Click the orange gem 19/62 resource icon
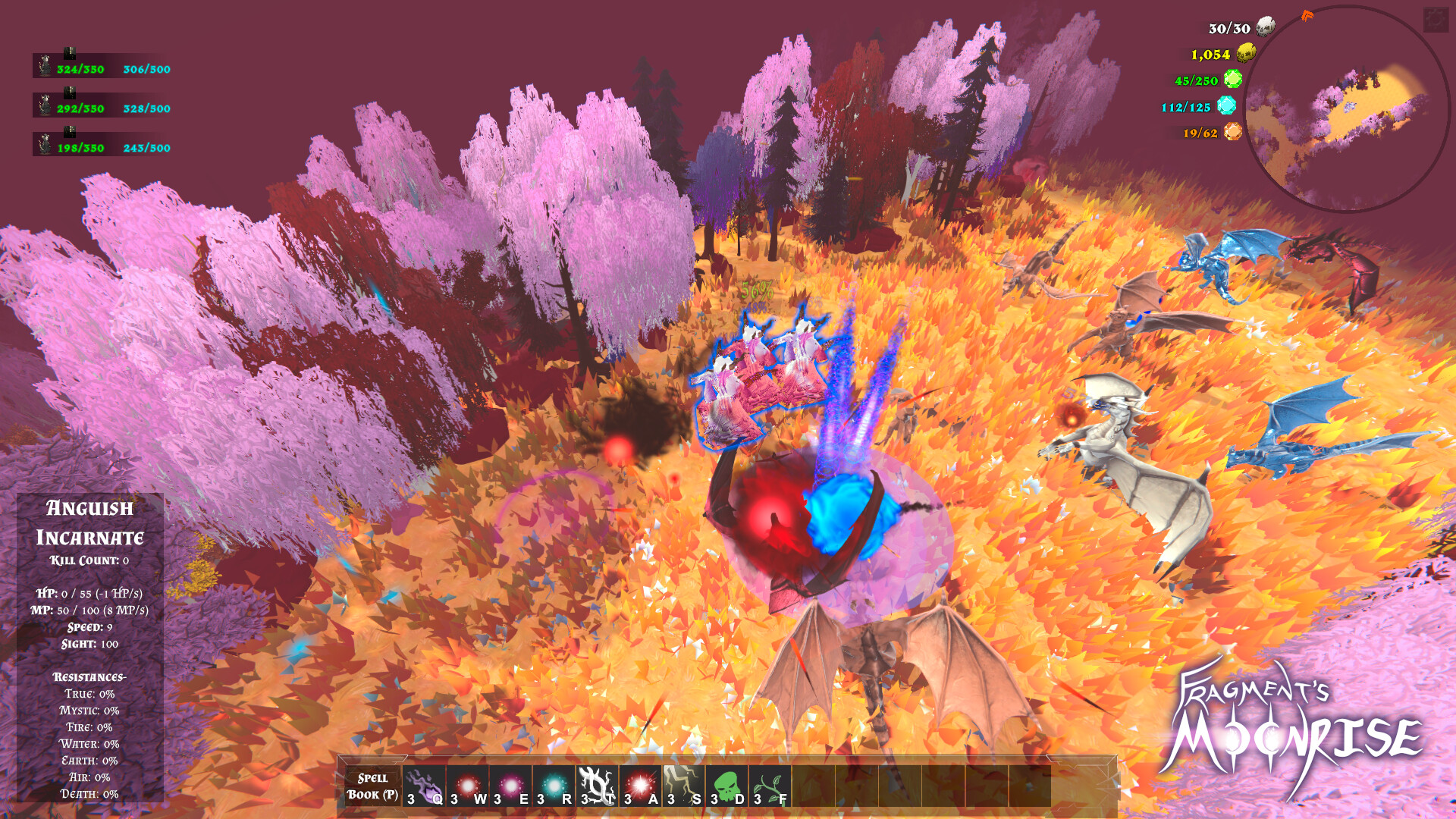Screen dimensions: 1456x819 (x=1232, y=132)
